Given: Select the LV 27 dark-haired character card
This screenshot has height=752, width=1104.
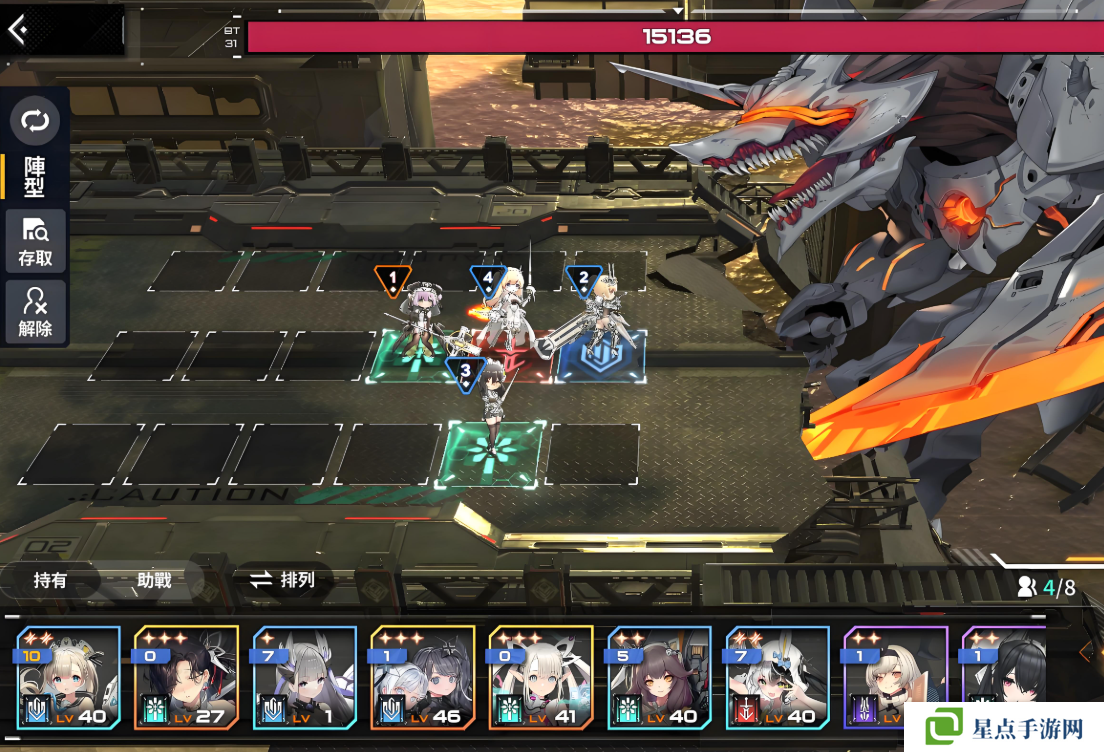Looking at the screenshot, I should tap(186, 677).
